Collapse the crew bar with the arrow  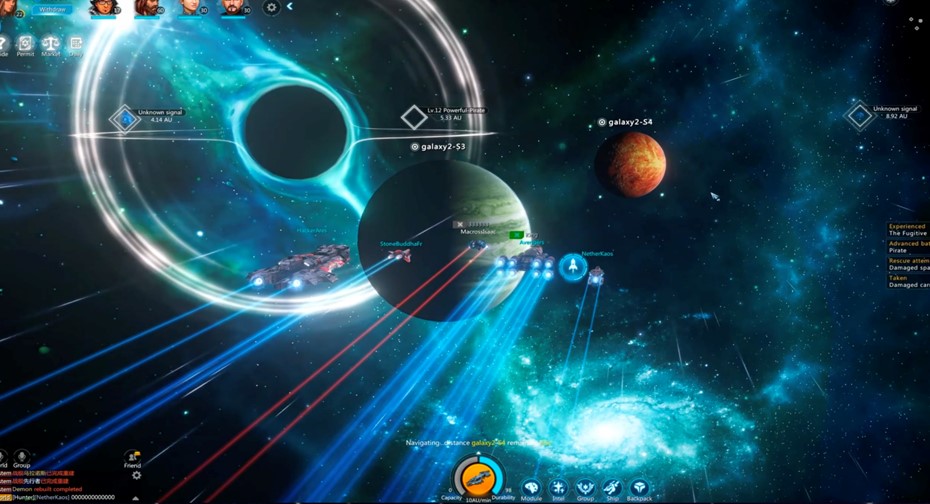tap(290, 7)
